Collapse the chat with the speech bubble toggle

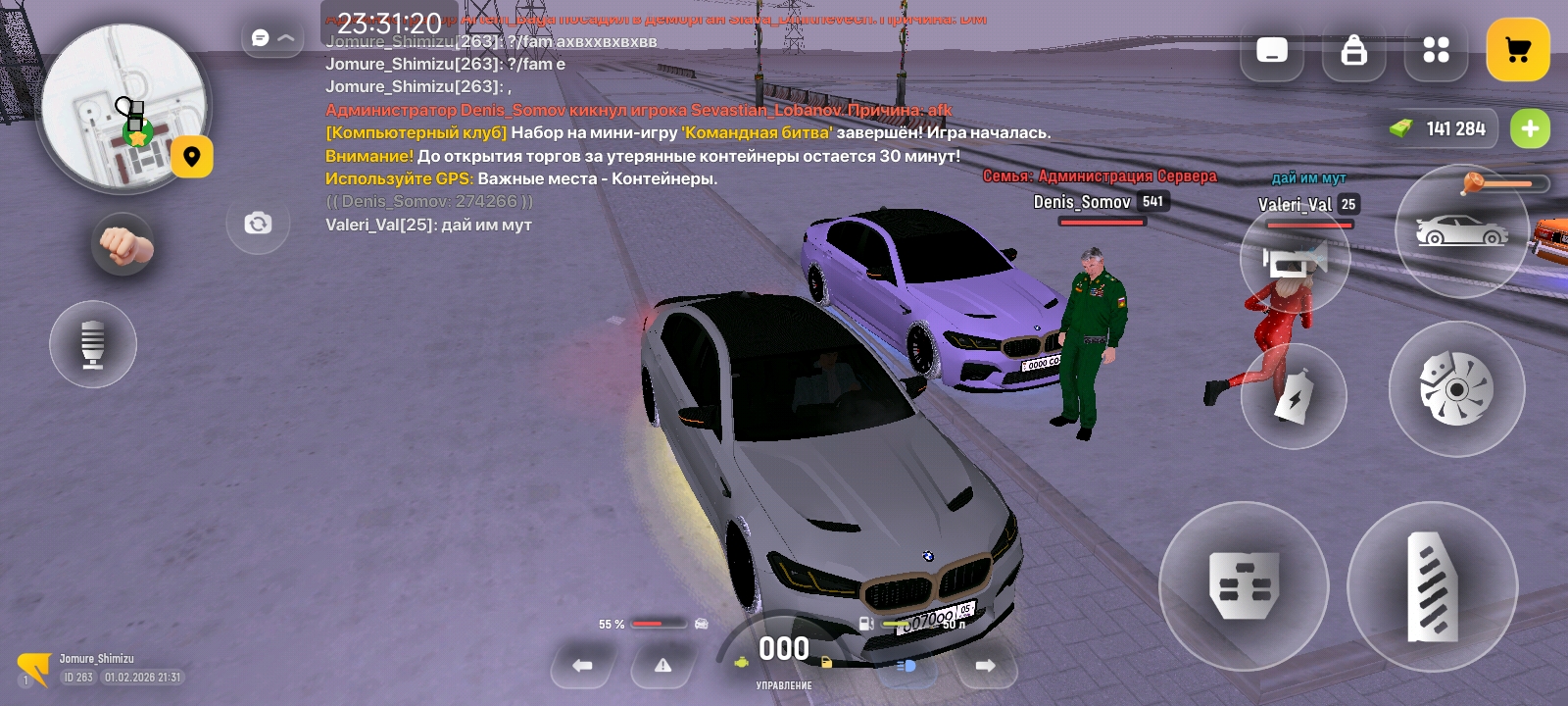point(271,38)
